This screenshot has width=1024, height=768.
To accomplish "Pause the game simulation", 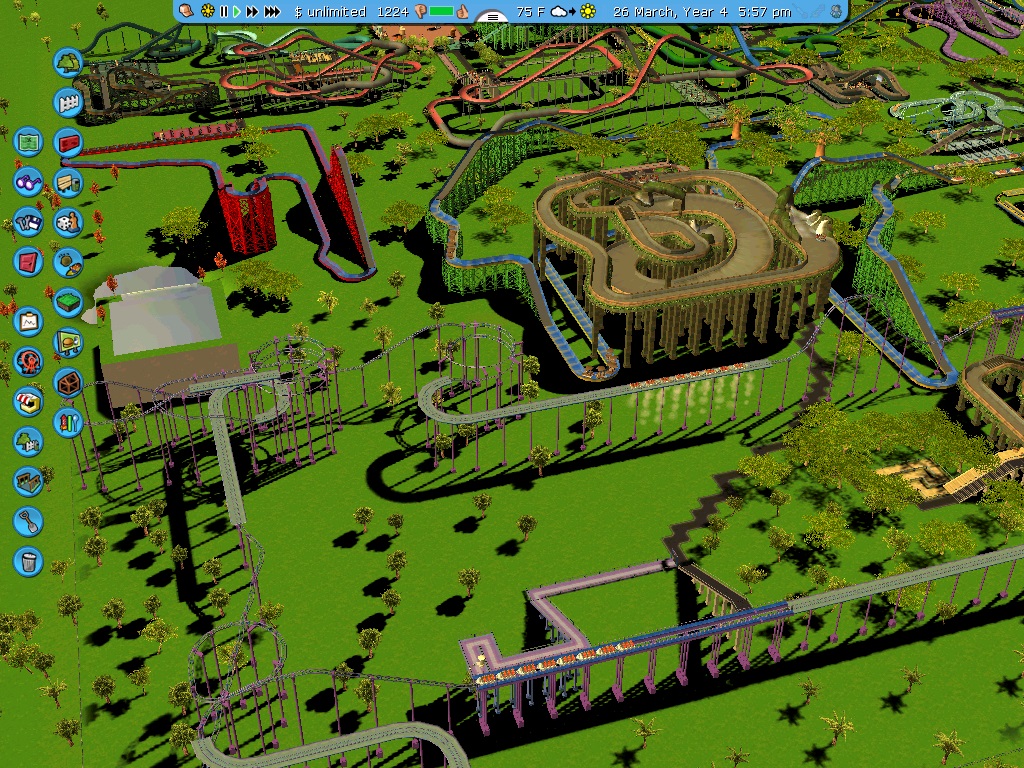I will [x=224, y=12].
